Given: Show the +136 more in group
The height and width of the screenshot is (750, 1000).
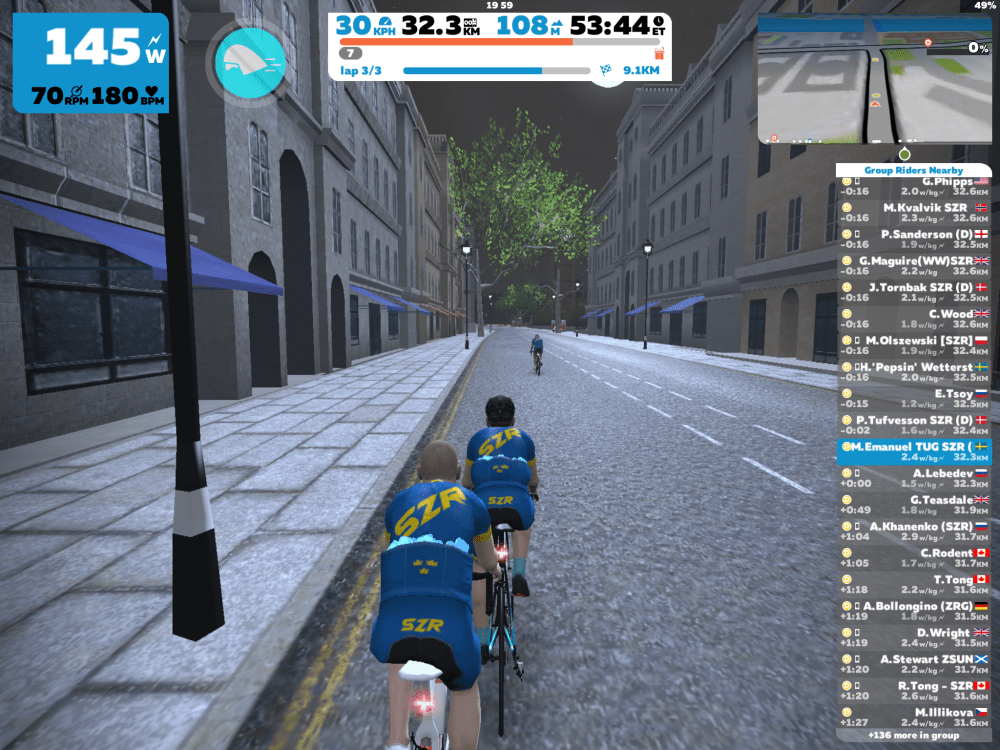Looking at the screenshot, I should coord(913,735).
